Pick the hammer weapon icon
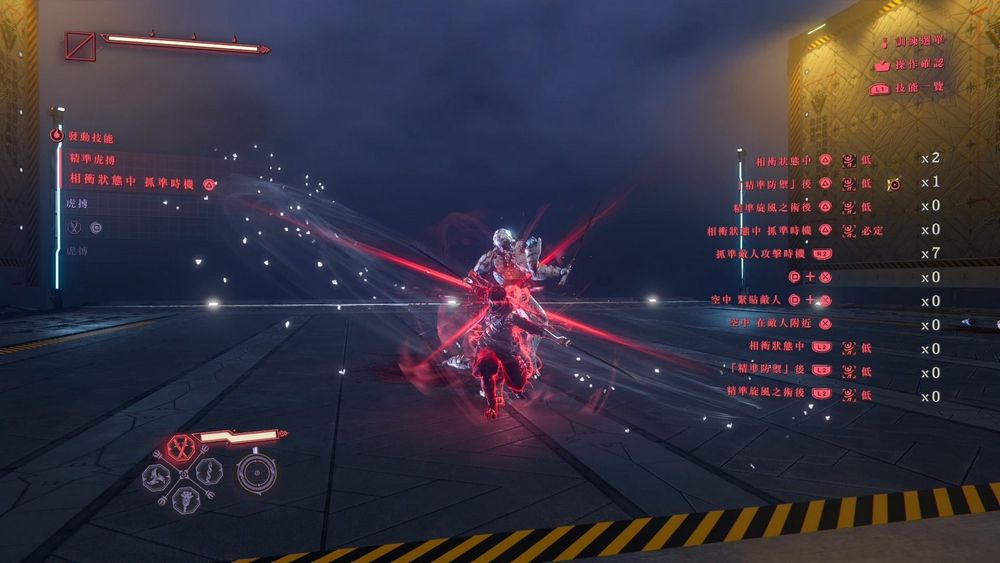 (186, 497)
